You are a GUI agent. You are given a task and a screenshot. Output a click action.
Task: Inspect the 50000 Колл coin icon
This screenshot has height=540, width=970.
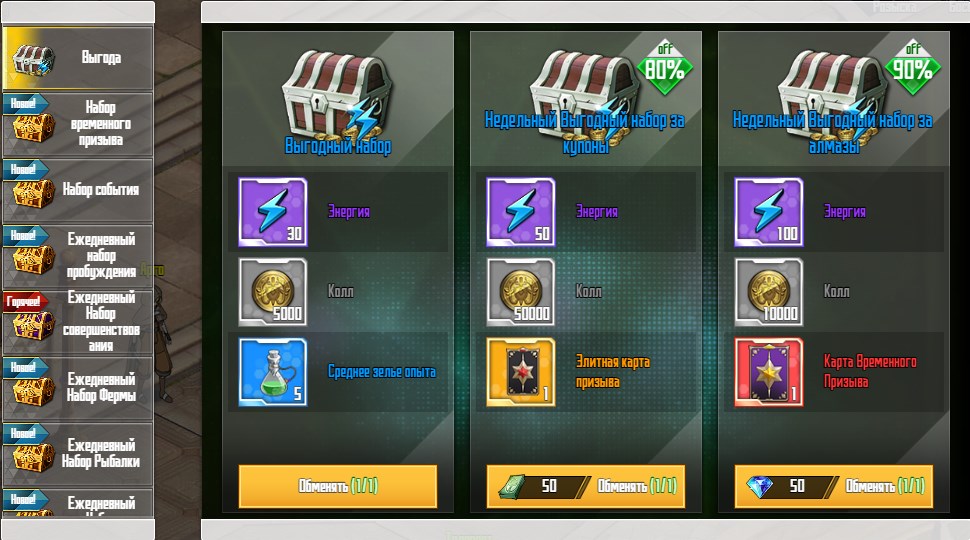click(521, 292)
